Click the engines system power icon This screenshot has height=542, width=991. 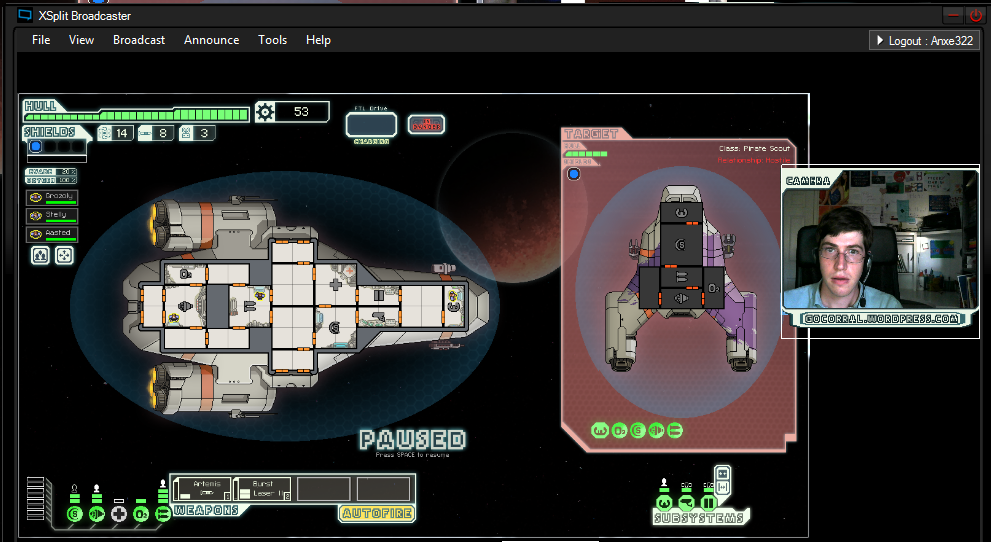point(97,514)
